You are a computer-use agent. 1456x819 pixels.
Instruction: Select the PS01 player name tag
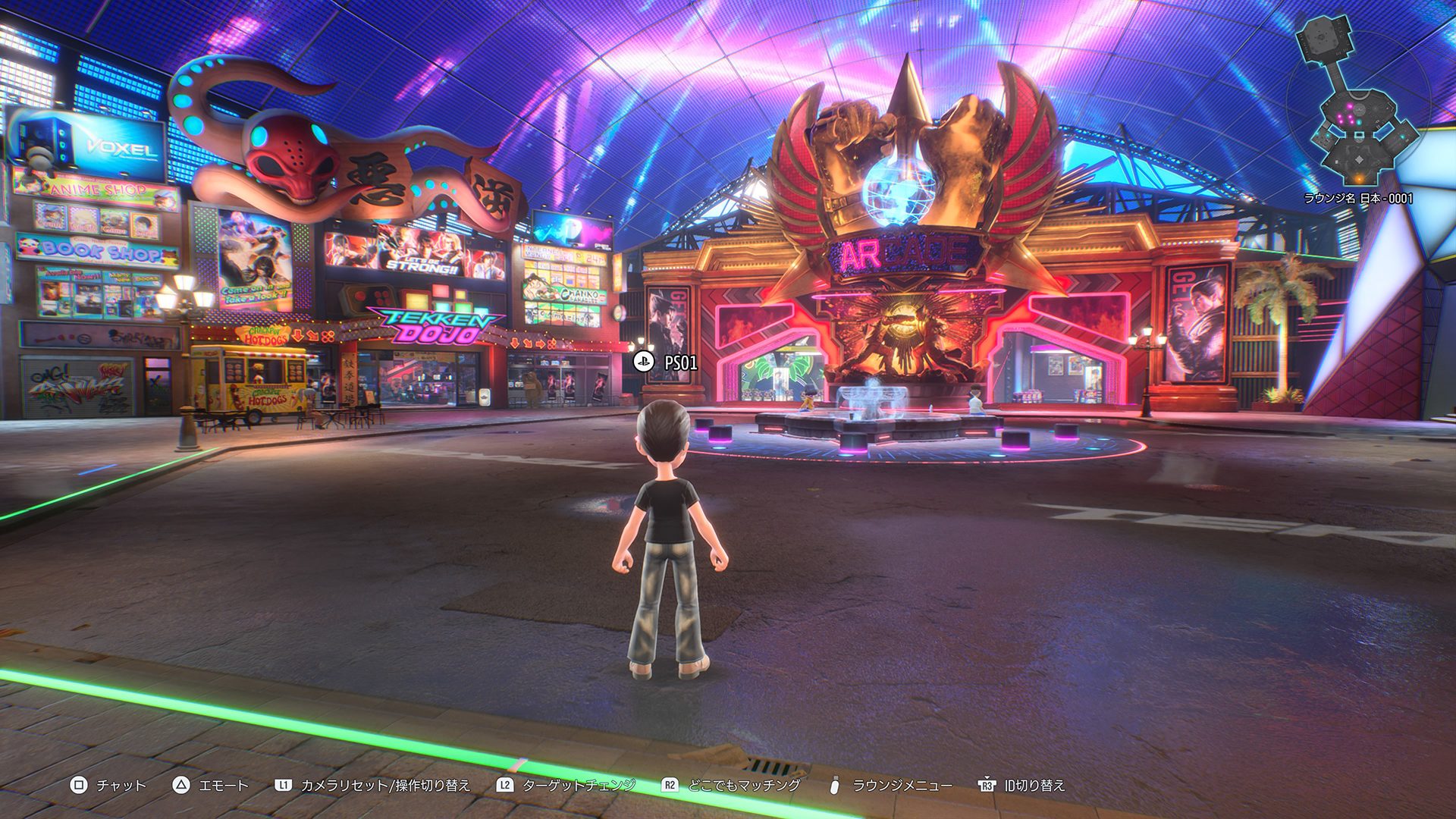click(x=667, y=362)
